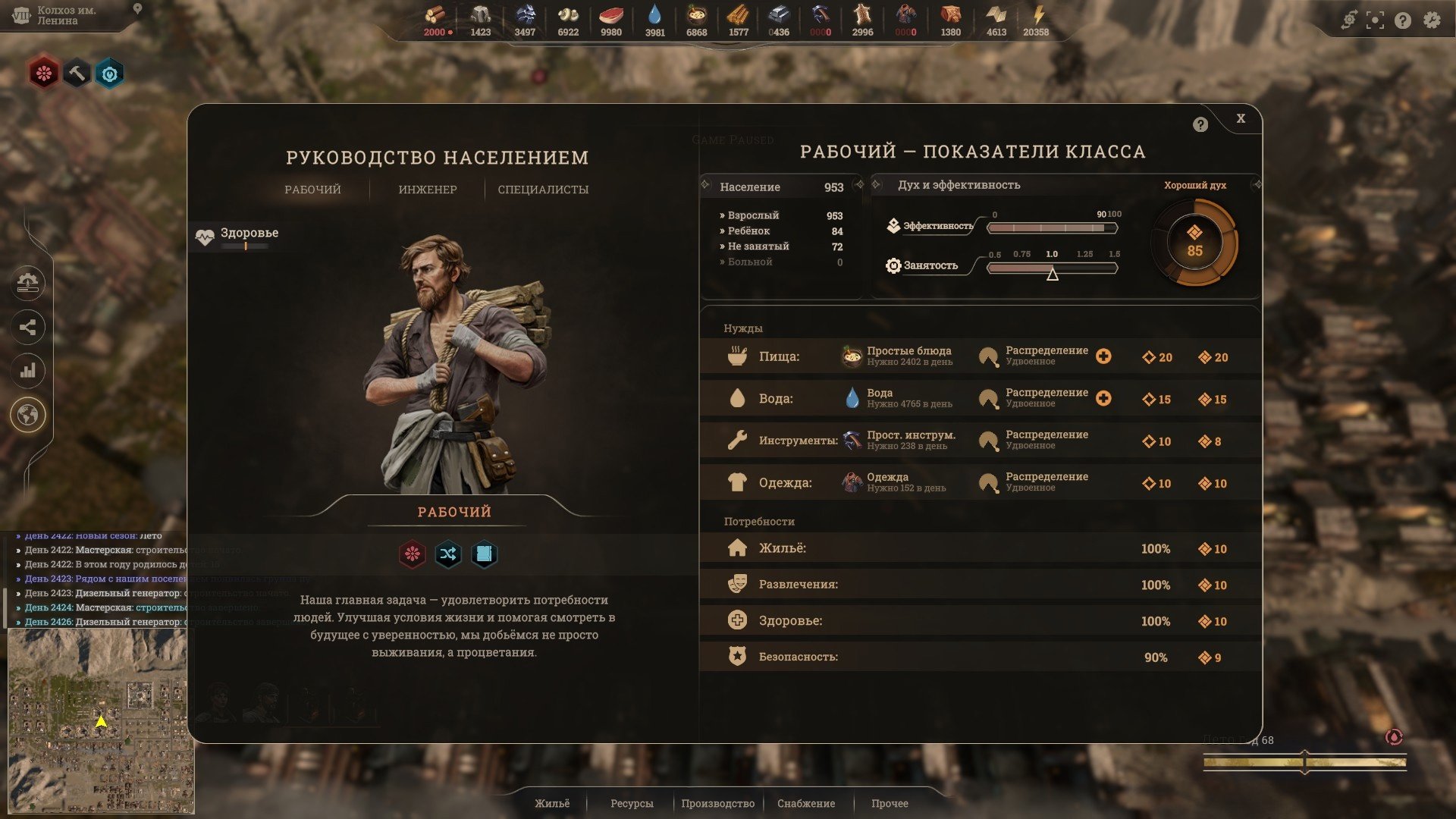
Task: Select the Рабочий class tab
Action: 312,190
